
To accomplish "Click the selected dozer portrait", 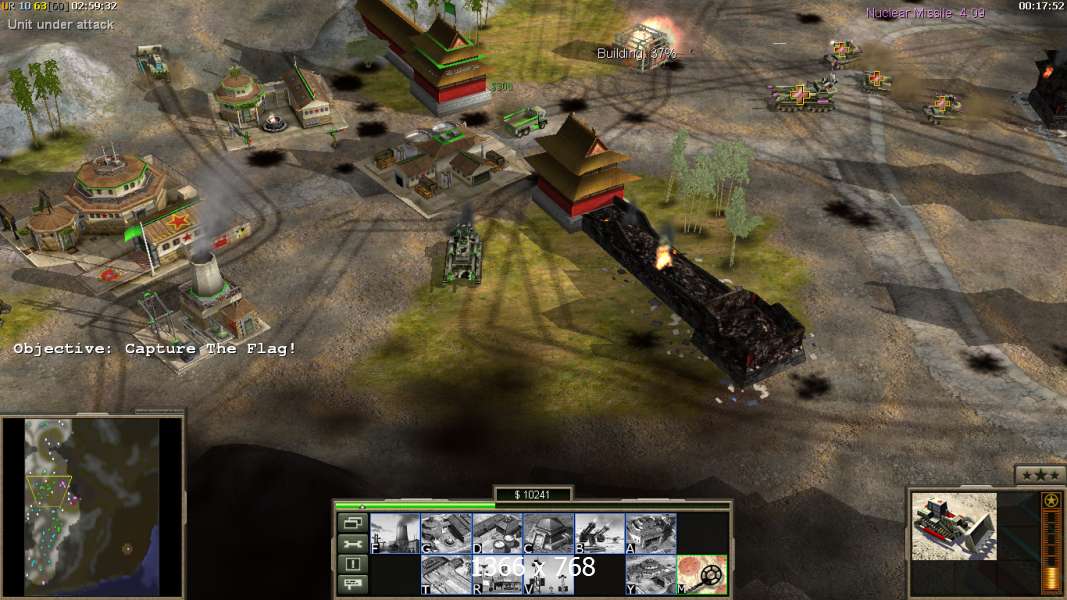I will click(x=954, y=525).
